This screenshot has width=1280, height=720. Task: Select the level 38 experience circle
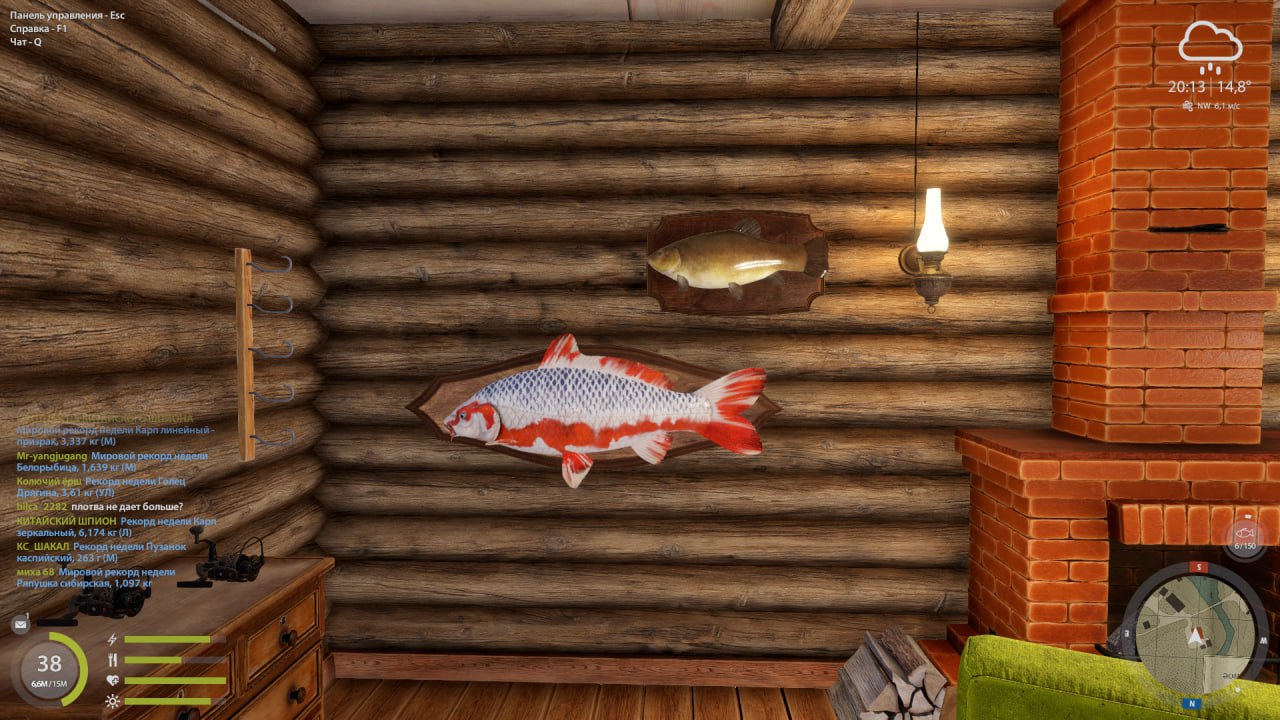[x=49, y=668]
